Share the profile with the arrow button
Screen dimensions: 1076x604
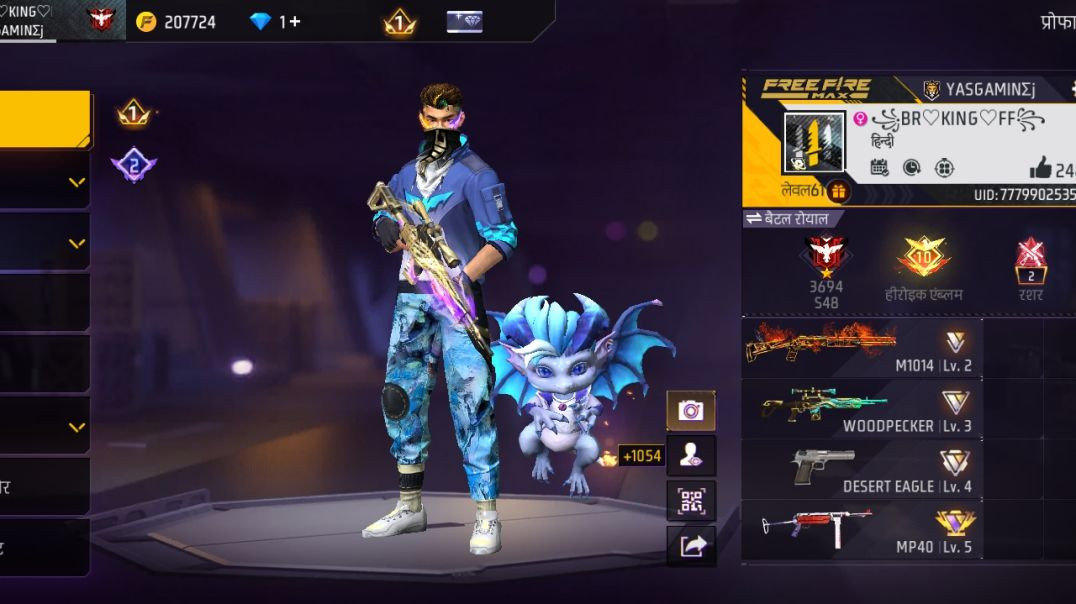691,546
